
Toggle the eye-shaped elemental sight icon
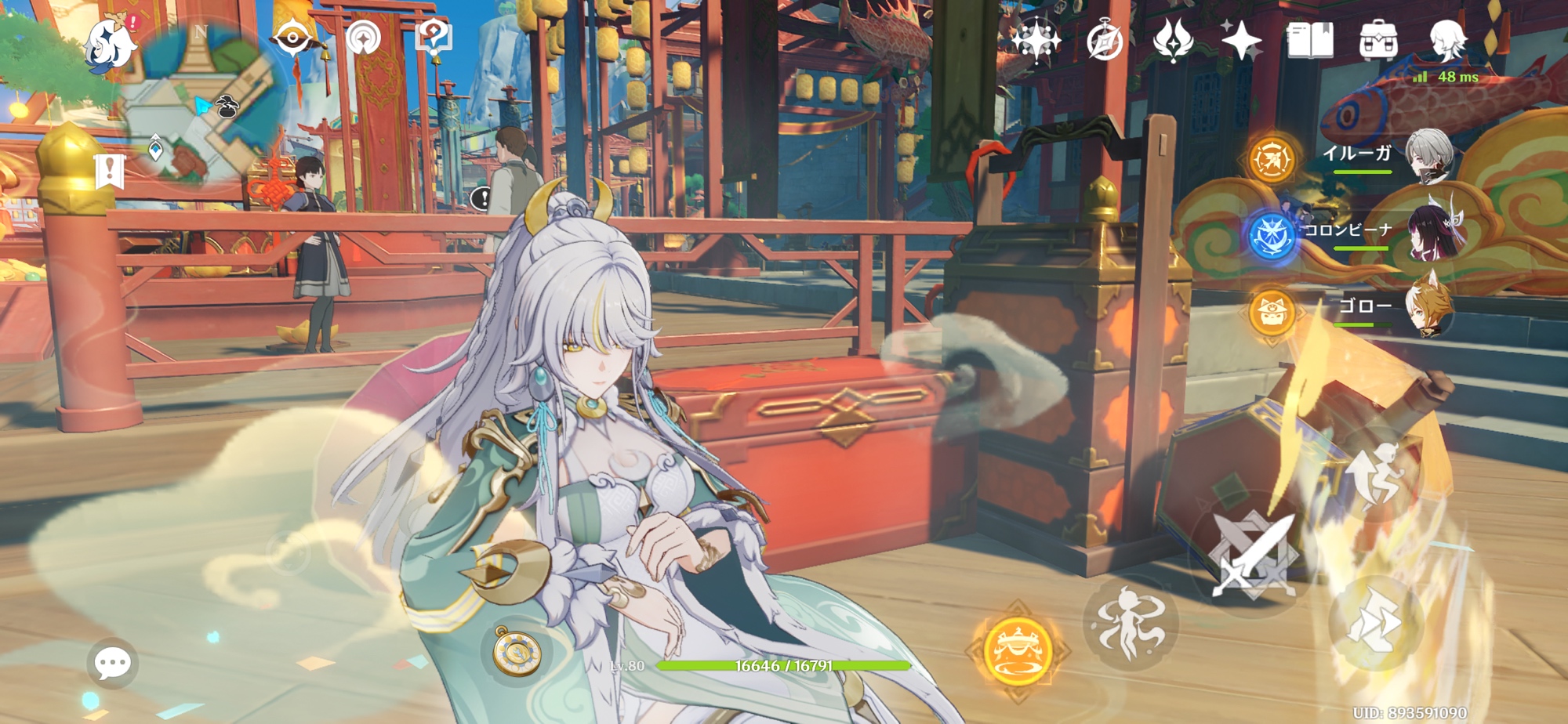292,38
